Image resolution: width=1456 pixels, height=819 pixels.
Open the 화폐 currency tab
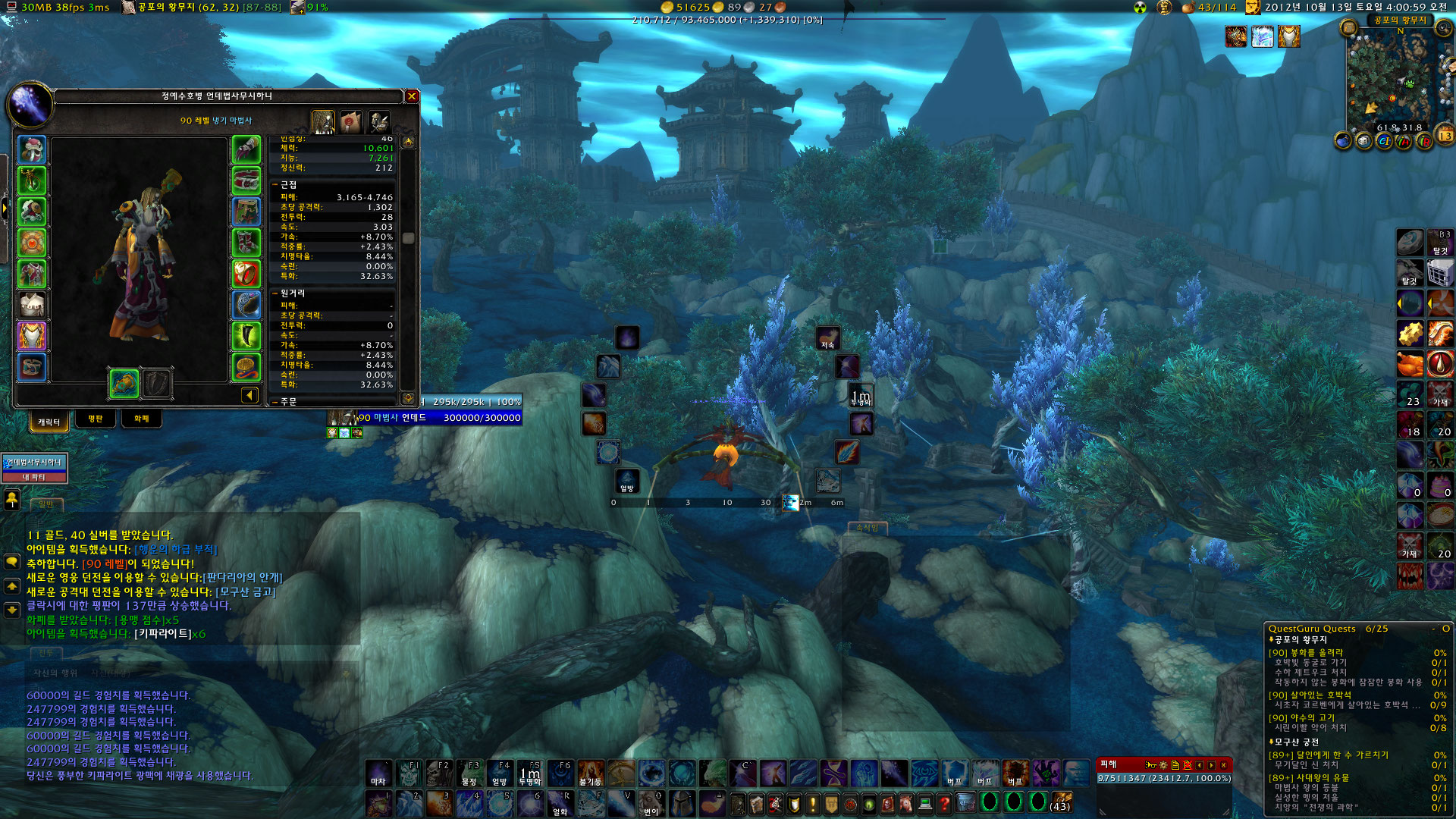click(141, 419)
